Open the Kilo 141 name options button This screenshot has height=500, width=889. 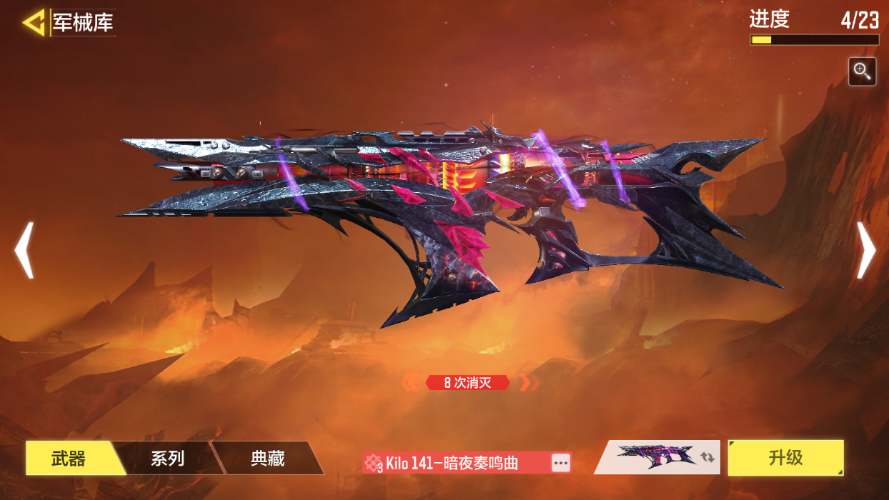(560, 462)
